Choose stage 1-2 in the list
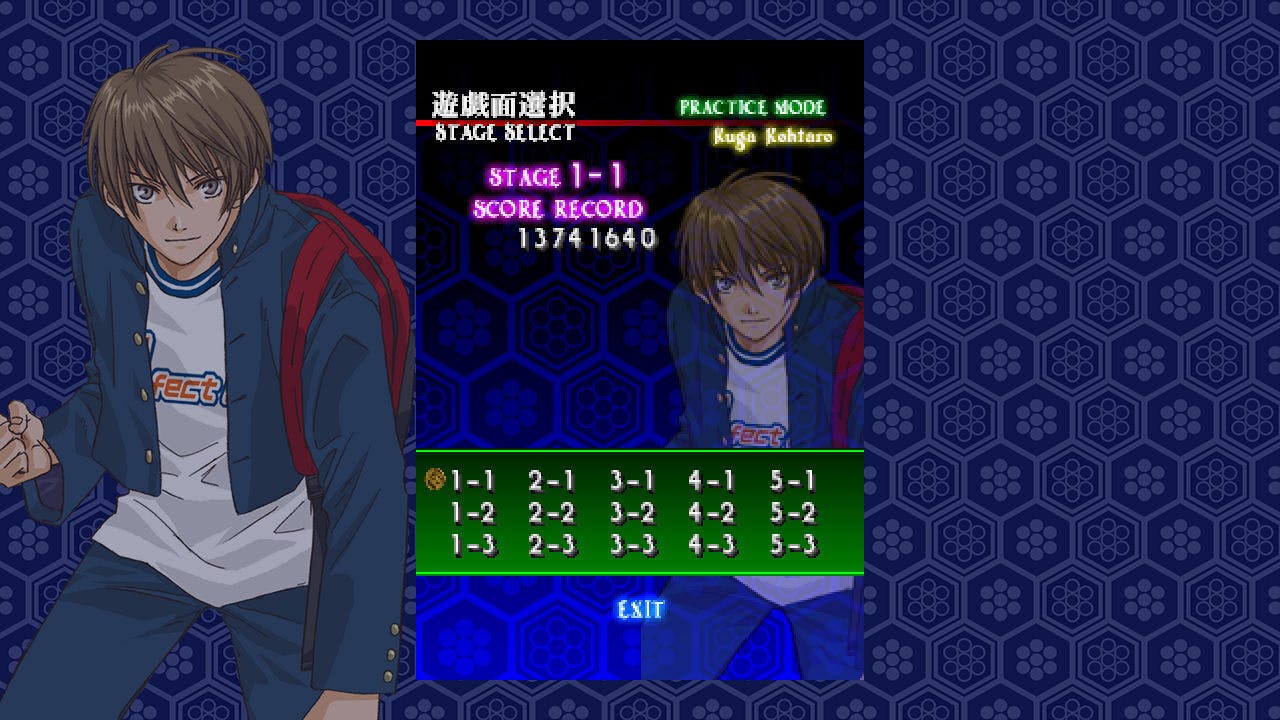Image resolution: width=1280 pixels, height=720 pixels. click(x=473, y=513)
